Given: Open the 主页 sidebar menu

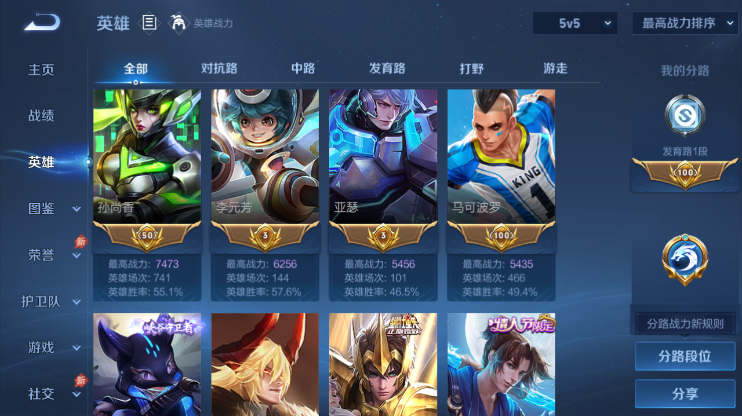Looking at the screenshot, I should pos(41,70).
